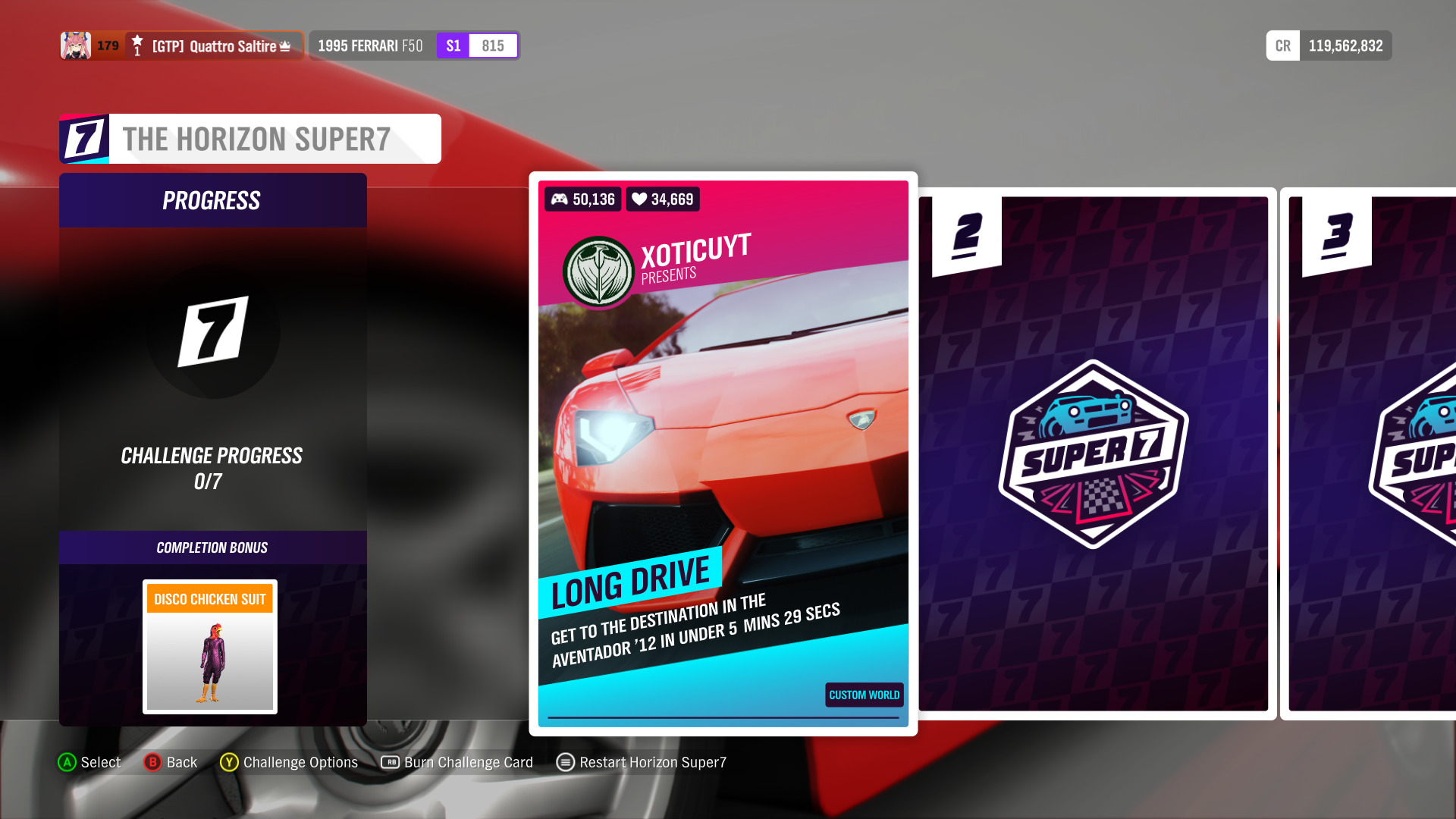Click the Super7 logo beside the title
The width and height of the screenshot is (1456, 819).
pos(83,139)
